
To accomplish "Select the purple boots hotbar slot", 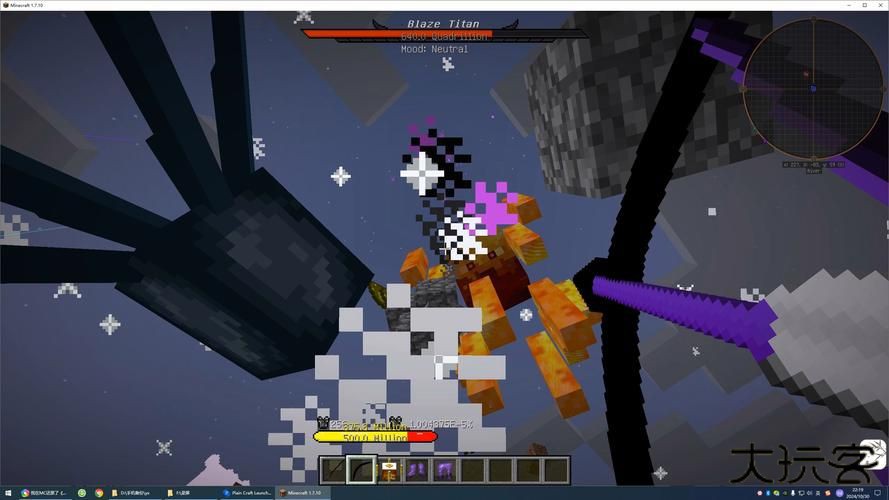I will coord(415,469).
